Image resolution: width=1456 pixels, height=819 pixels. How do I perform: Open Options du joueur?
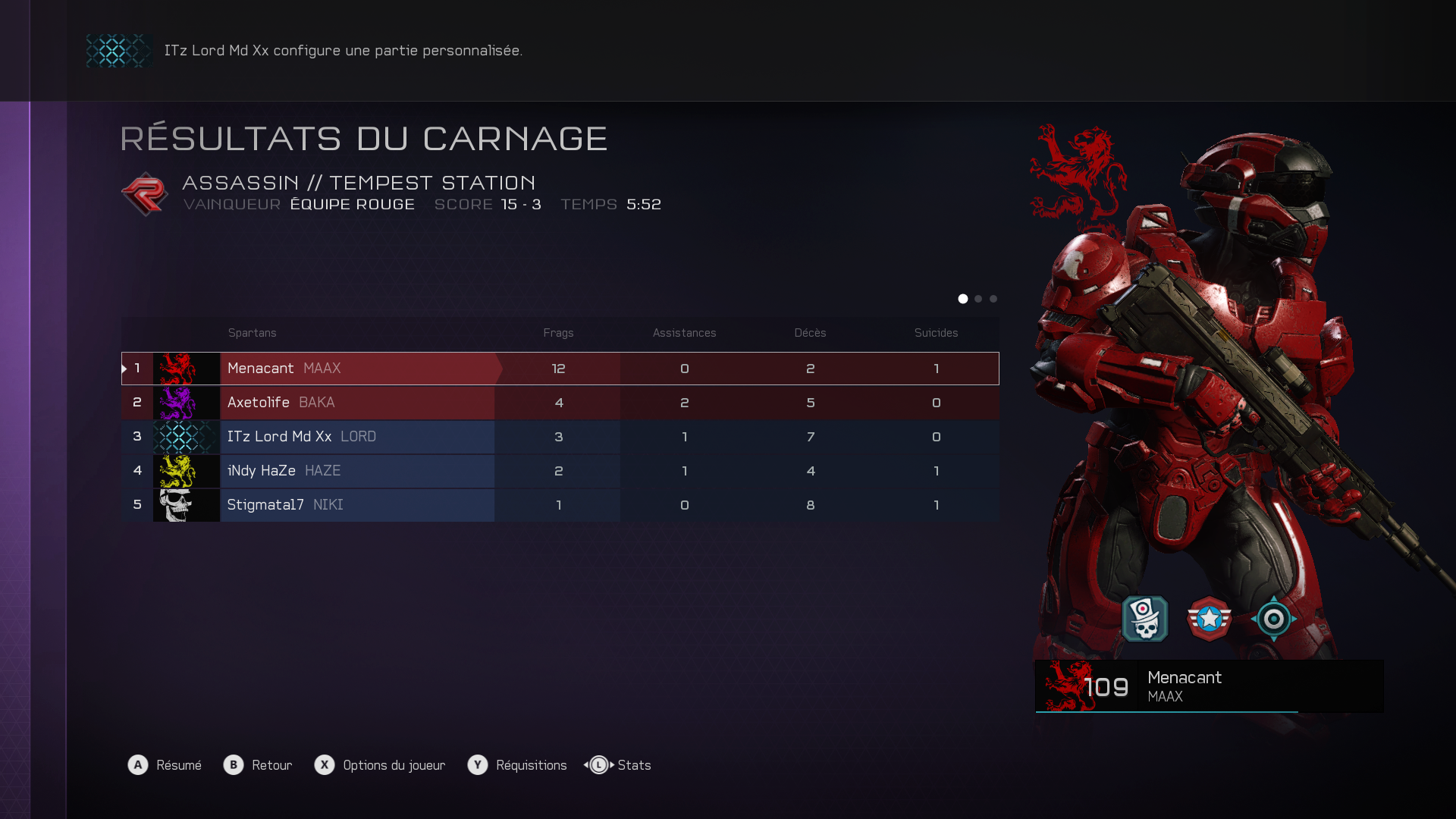[381, 765]
